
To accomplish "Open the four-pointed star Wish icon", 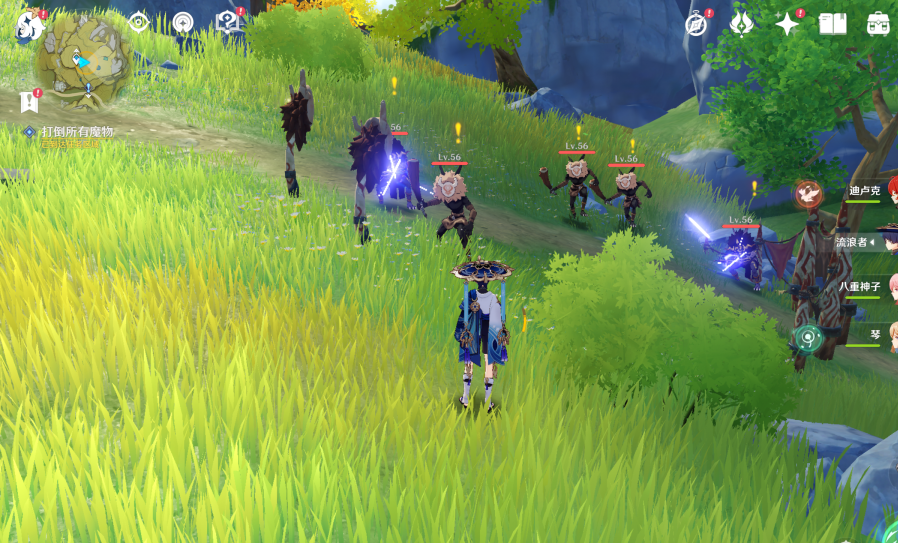I will pyautogui.click(x=787, y=23).
